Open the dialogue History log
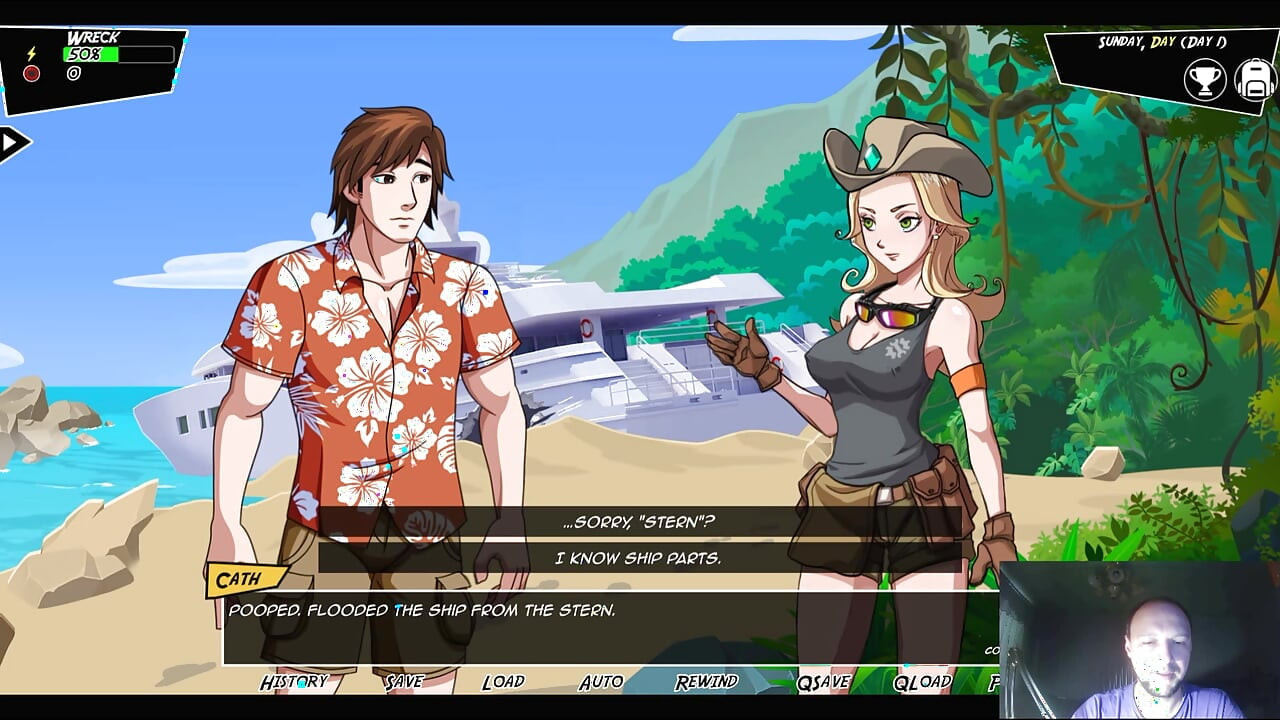1280x720 pixels. tap(294, 682)
